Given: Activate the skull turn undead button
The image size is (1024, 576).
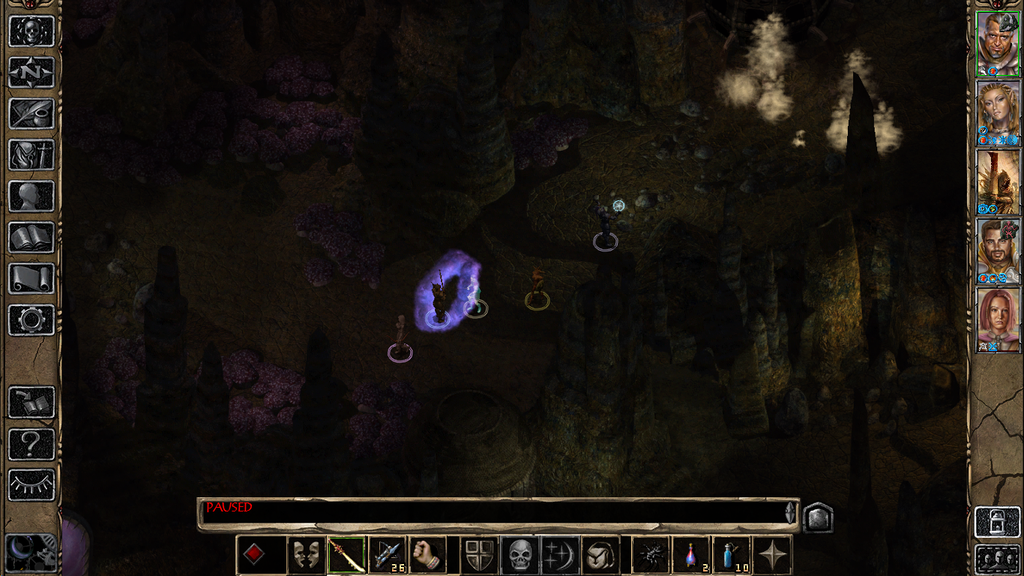Looking at the screenshot, I should tap(520, 555).
